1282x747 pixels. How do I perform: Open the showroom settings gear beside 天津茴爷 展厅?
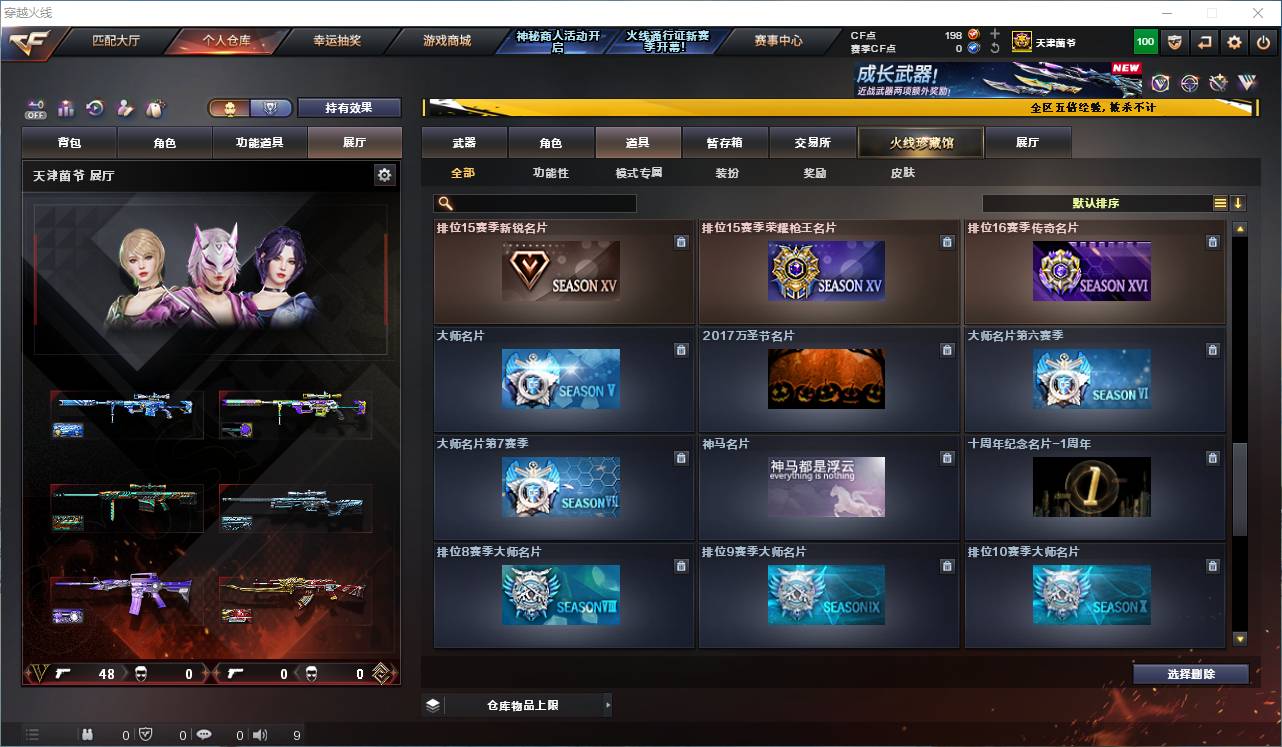pyautogui.click(x=385, y=173)
